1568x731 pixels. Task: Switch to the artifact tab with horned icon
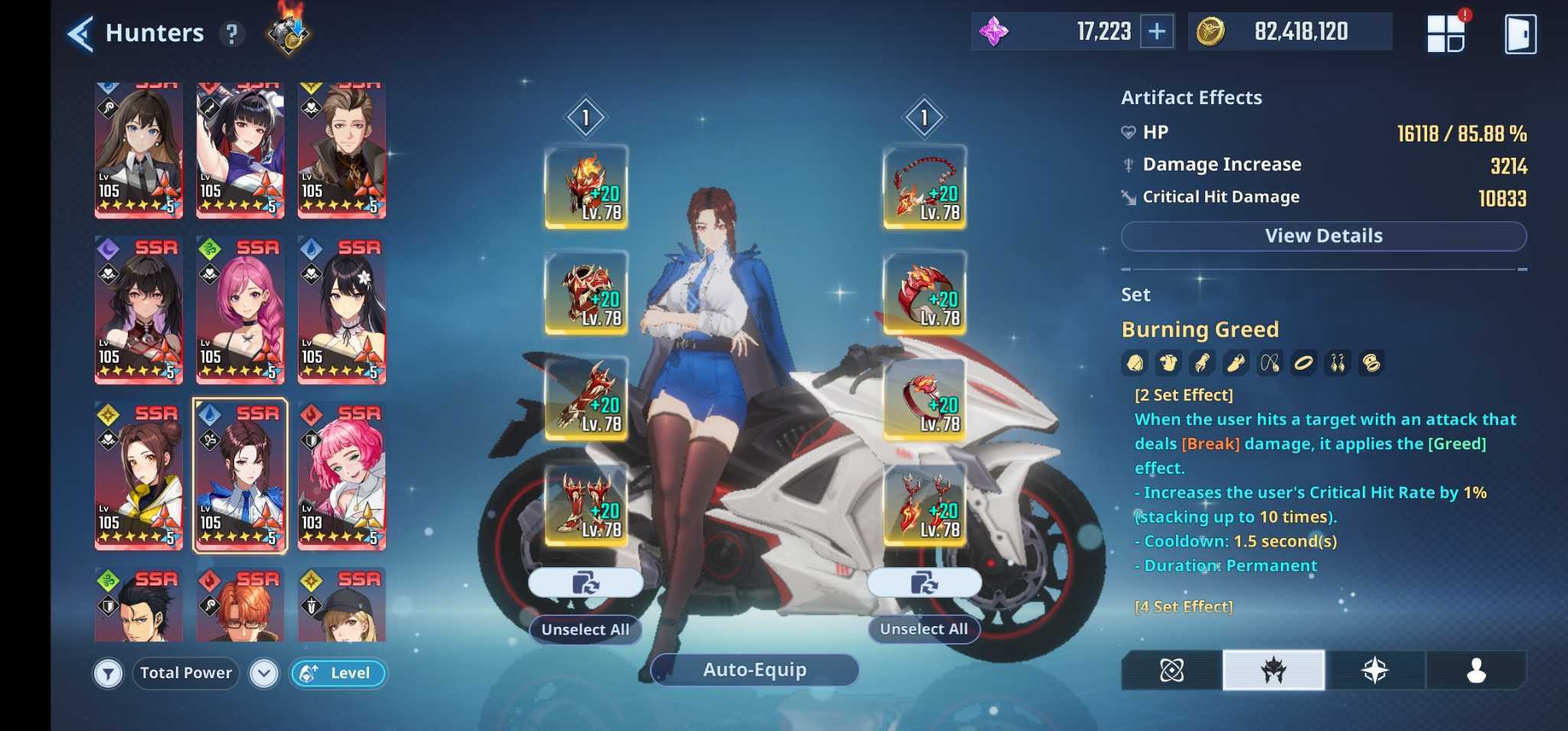(1273, 671)
